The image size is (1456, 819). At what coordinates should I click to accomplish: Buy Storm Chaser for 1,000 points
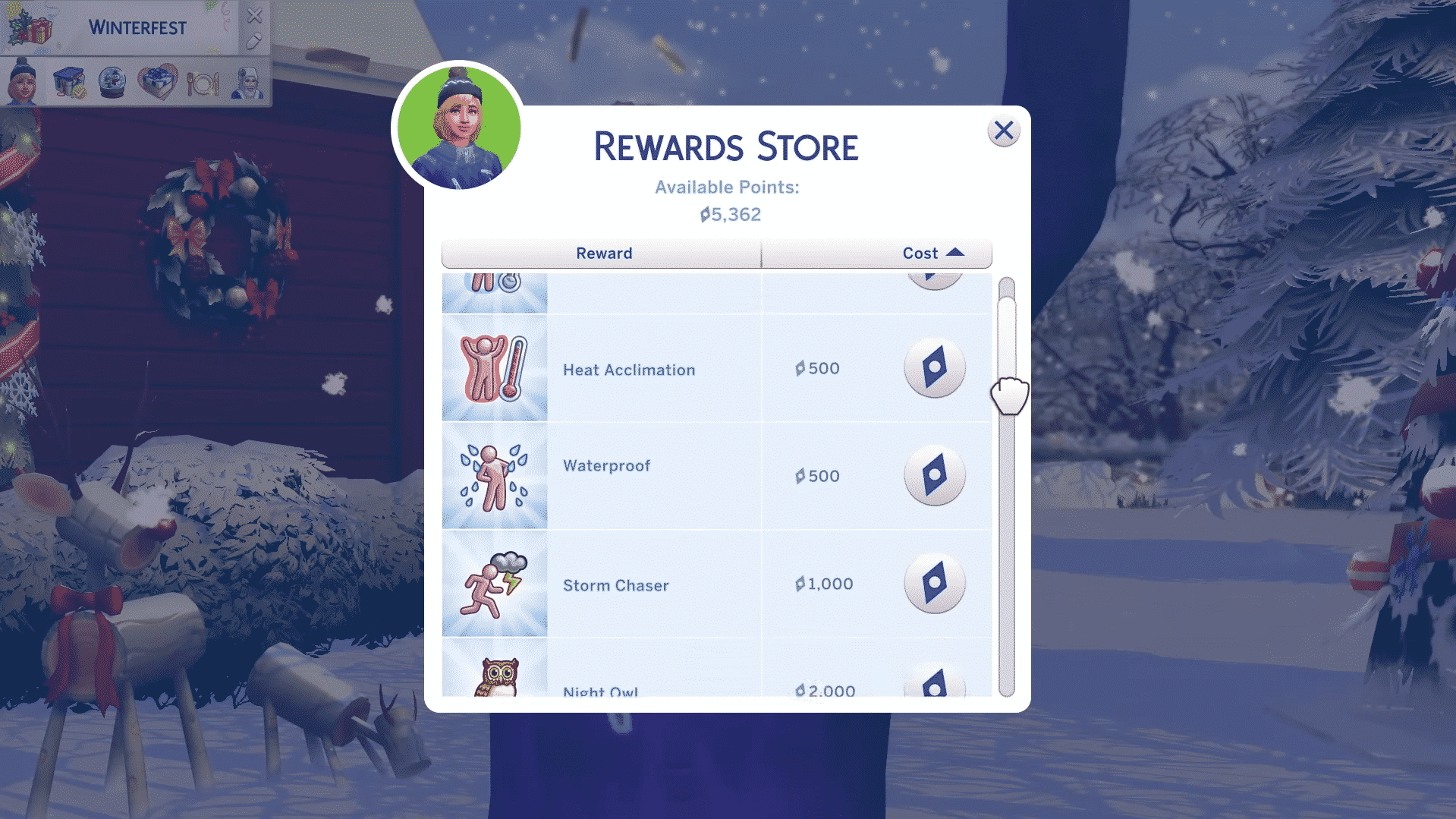click(934, 584)
